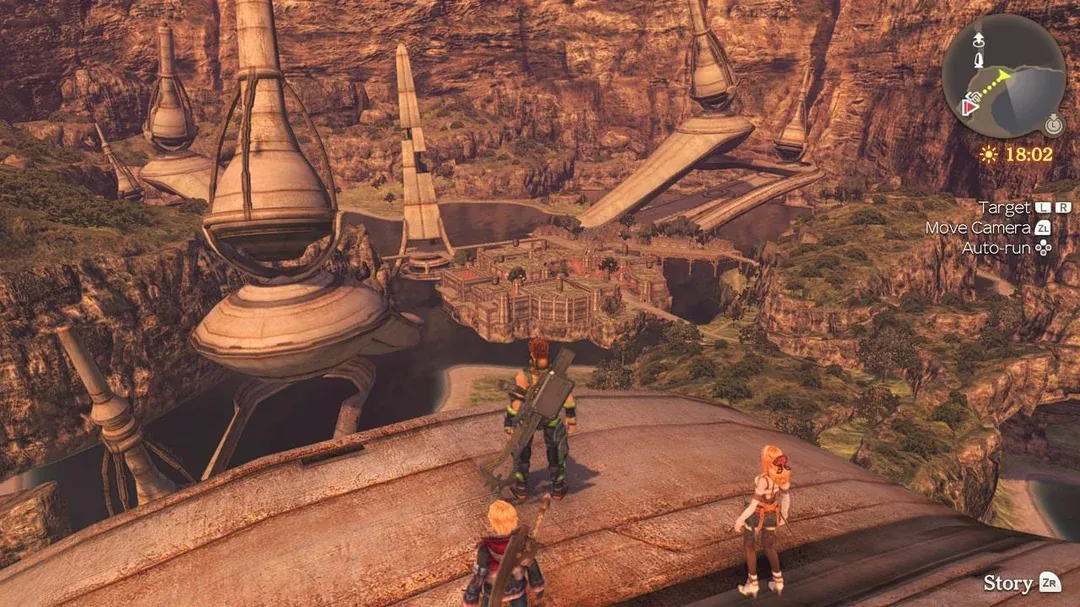Click the landmark tower icon on minimap
Image resolution: width=1080 pixels, height=607 pixels.
click(977, 62)
